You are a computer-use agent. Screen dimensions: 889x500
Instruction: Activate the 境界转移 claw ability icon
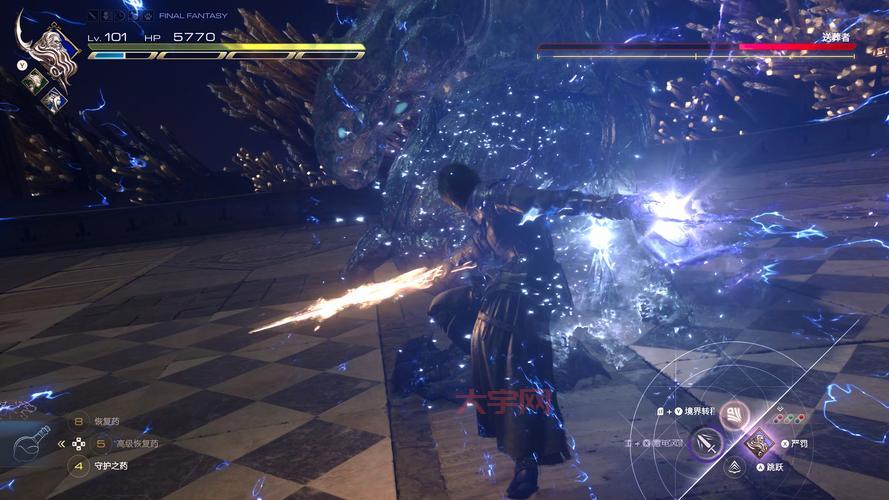(736, 413)
